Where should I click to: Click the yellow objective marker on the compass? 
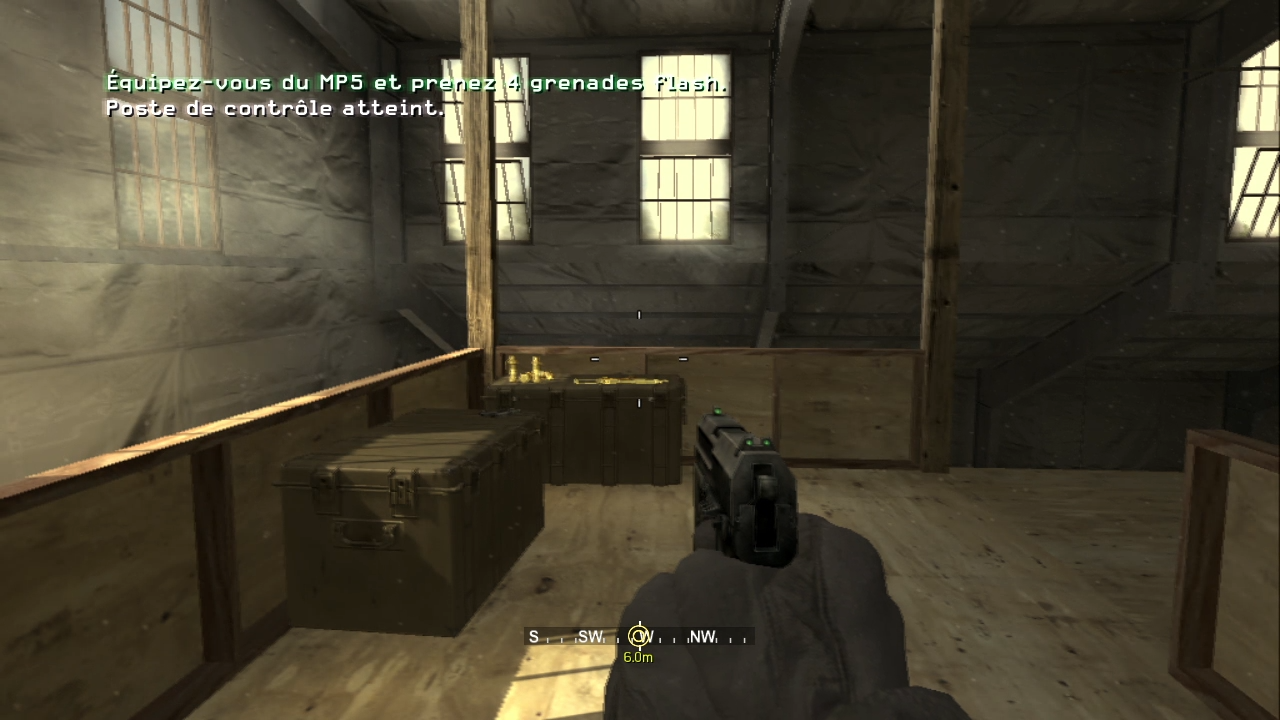(639, 636)
